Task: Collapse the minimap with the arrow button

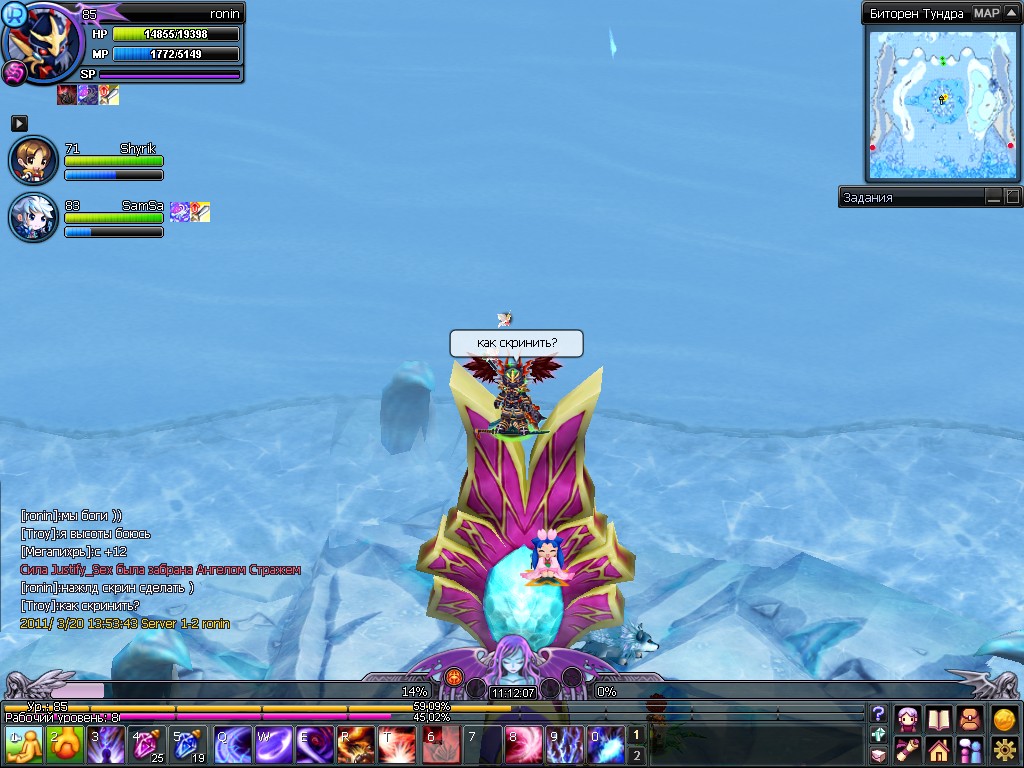Action: [1012, 13]
